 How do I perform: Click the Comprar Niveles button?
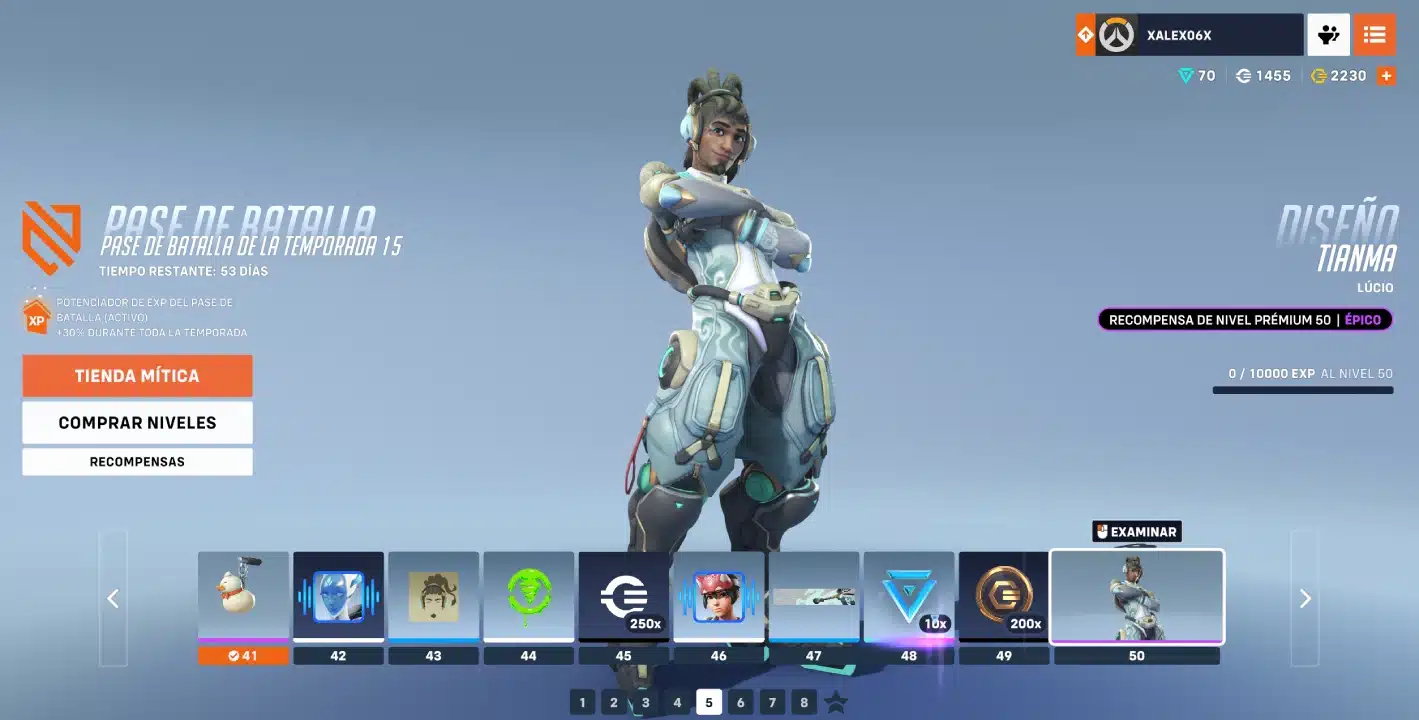pos(137,422)
